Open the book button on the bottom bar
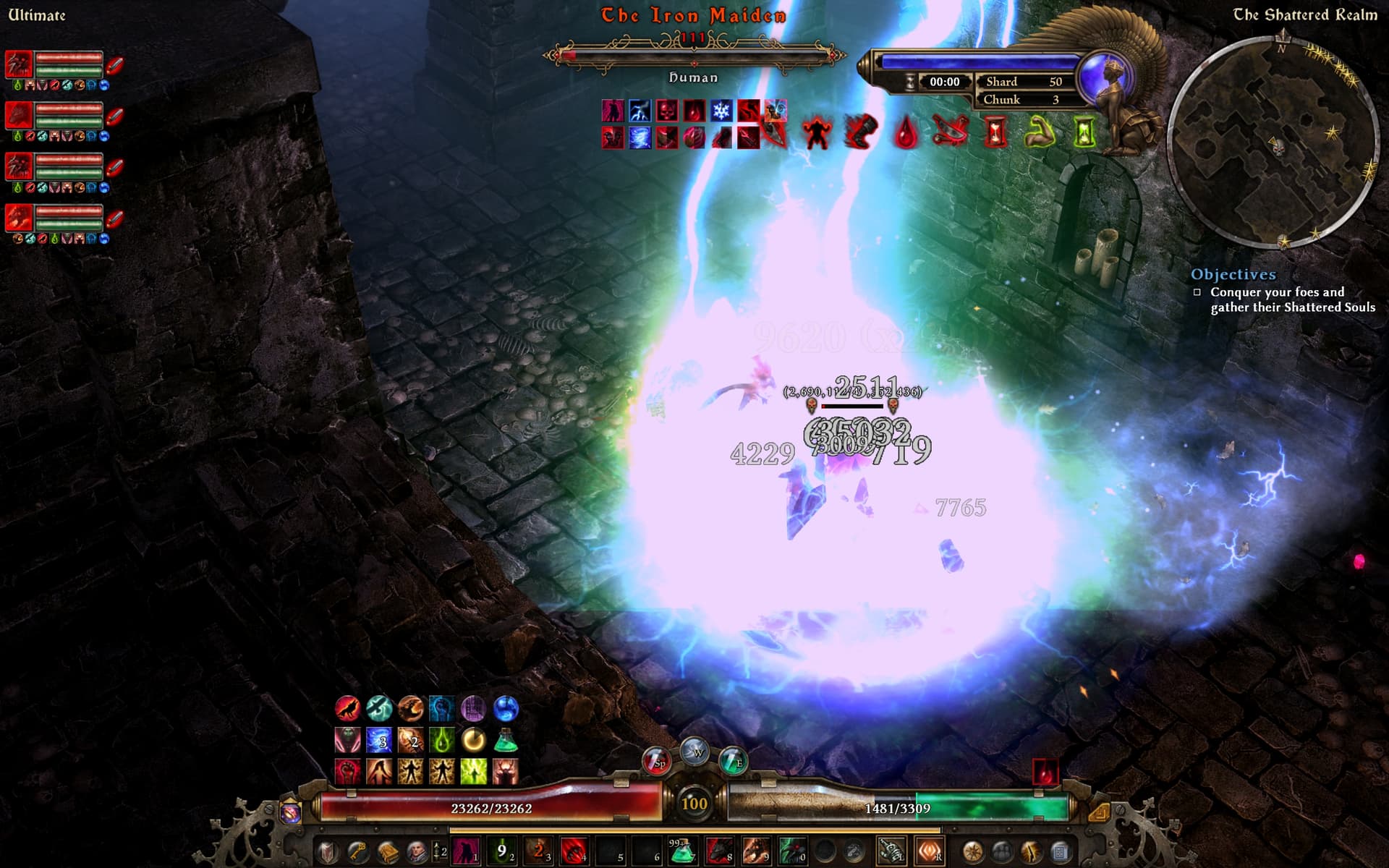 388,851
